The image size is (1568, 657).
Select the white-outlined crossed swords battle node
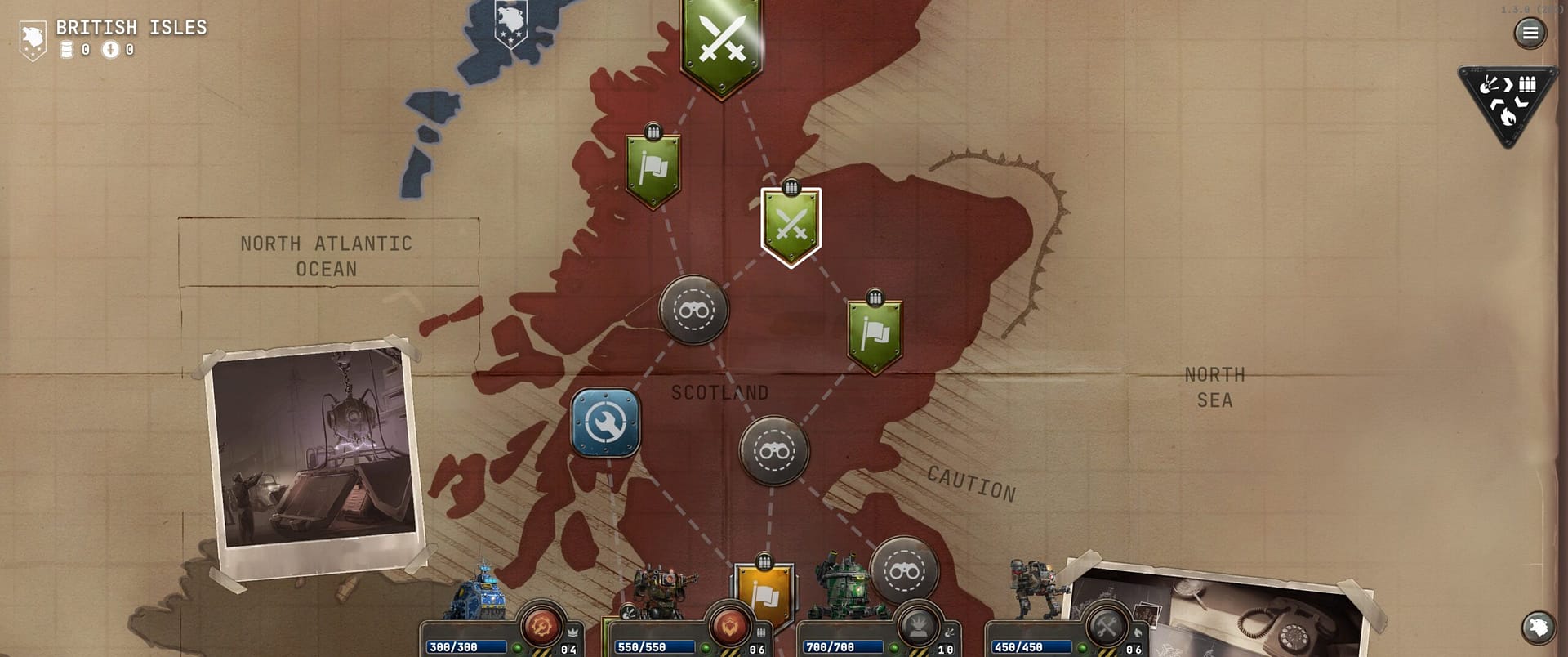(x=791, y=226)
